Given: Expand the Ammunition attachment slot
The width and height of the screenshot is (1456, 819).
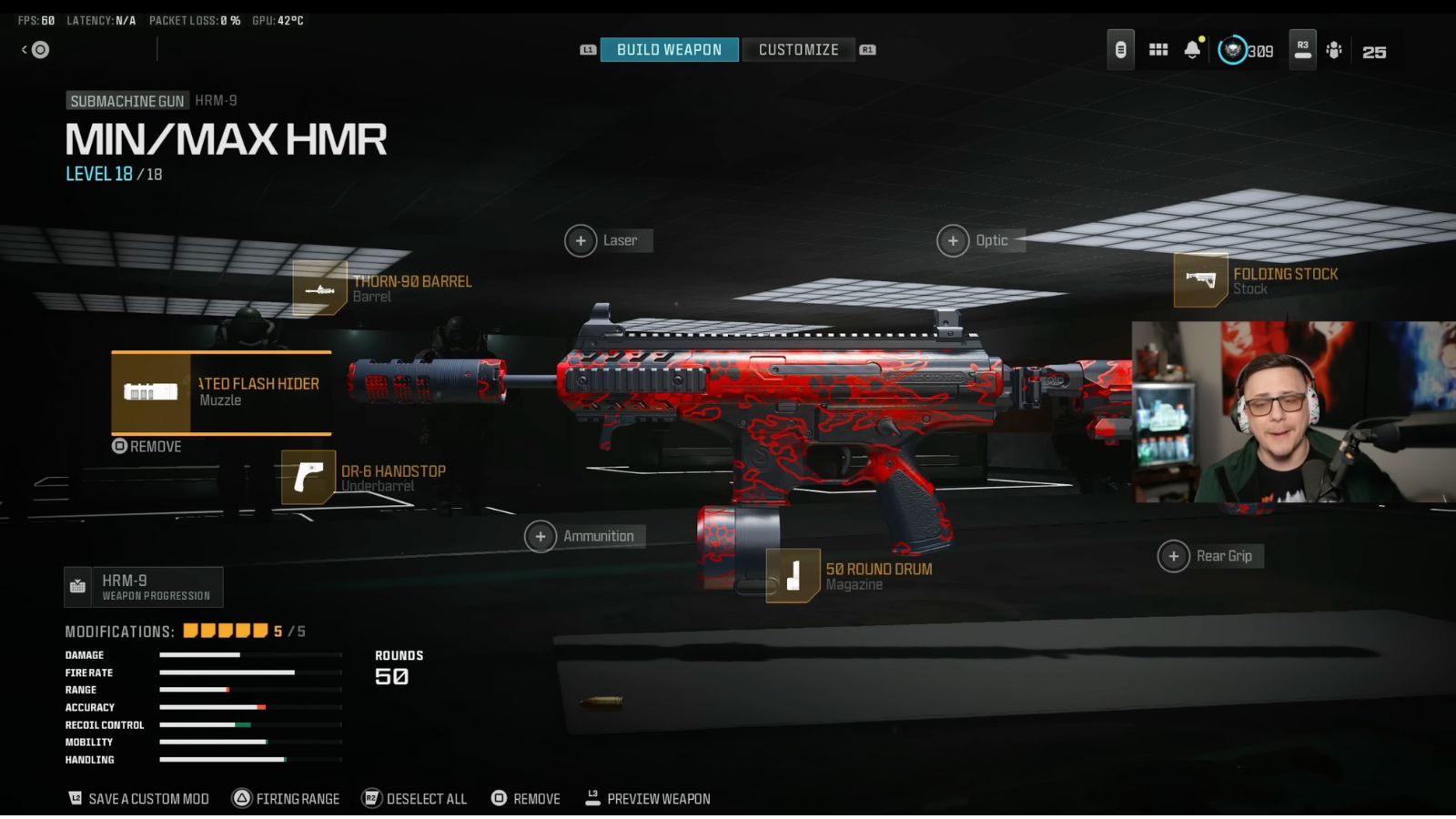Looking at the screenshot, I should [541, 536].
